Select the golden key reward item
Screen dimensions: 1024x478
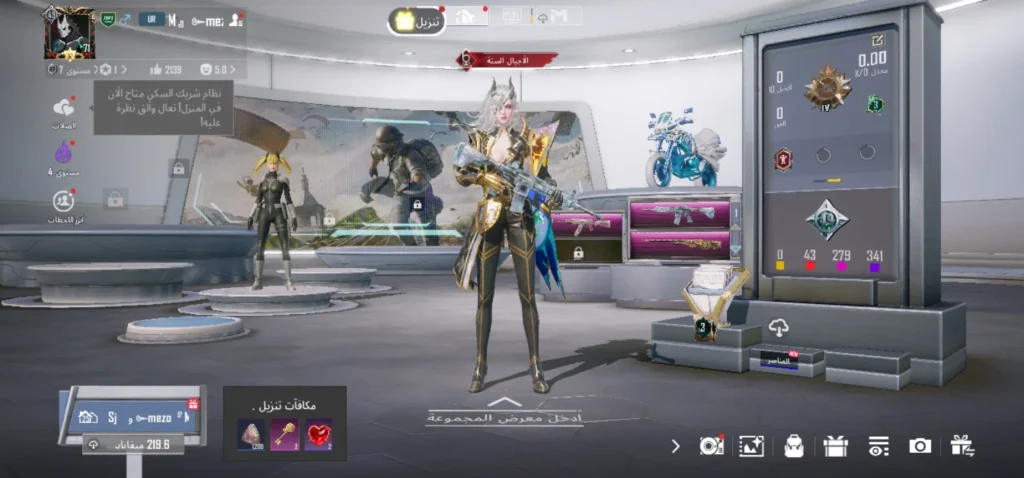(284, 434)
